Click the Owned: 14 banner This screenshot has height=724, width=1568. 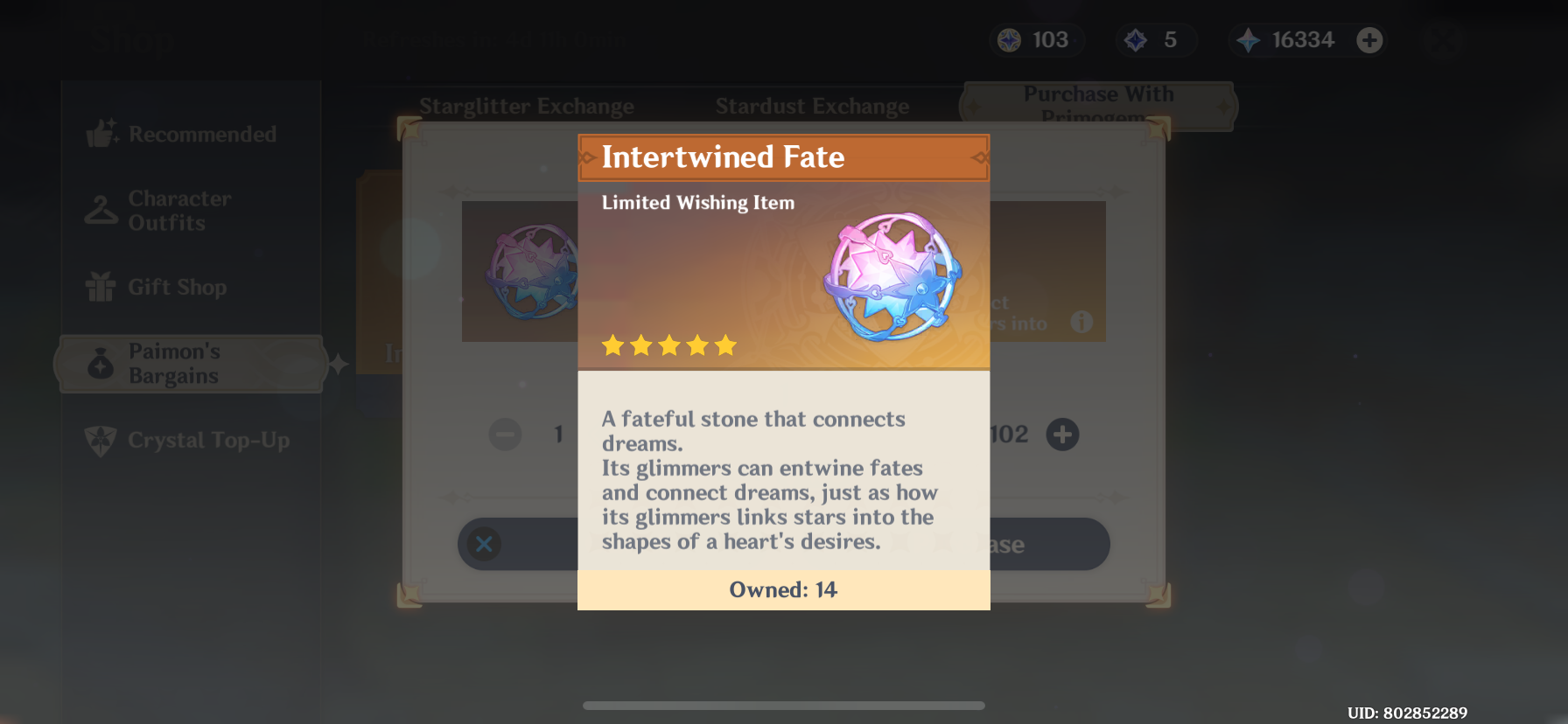click(783, 589)
